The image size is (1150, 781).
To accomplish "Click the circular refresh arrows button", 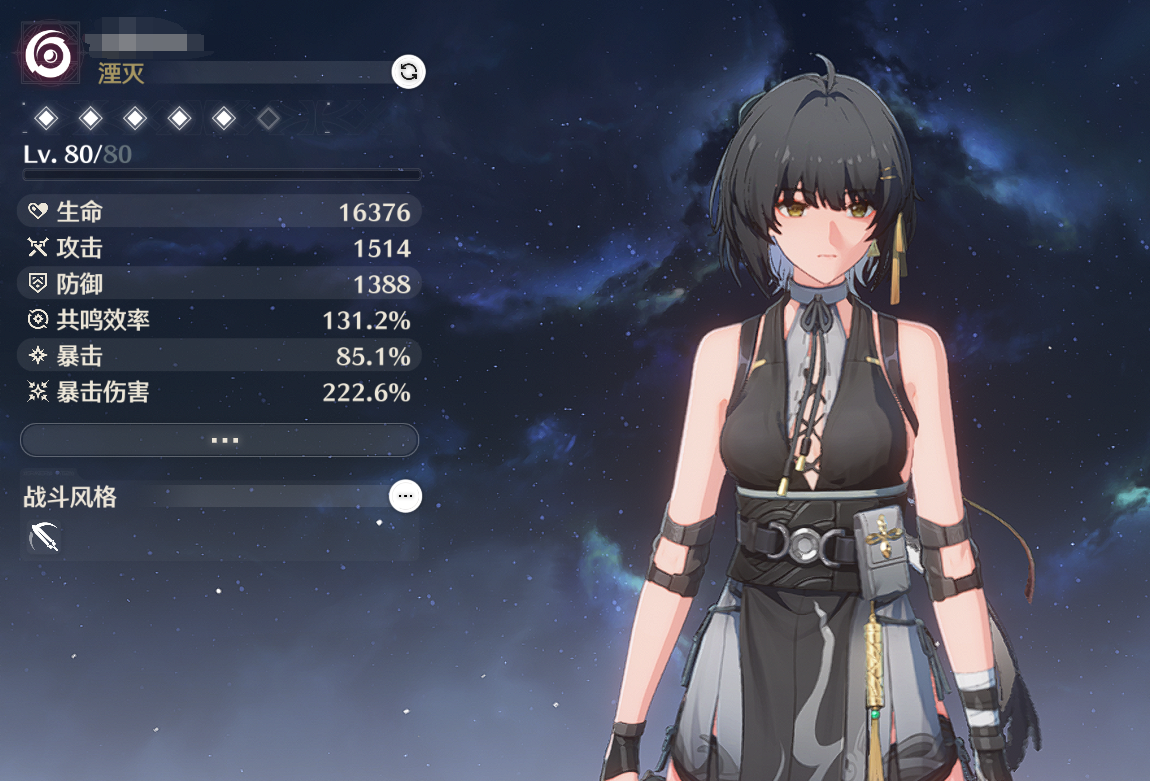I will pyautogui.click(x=408, y=72).
